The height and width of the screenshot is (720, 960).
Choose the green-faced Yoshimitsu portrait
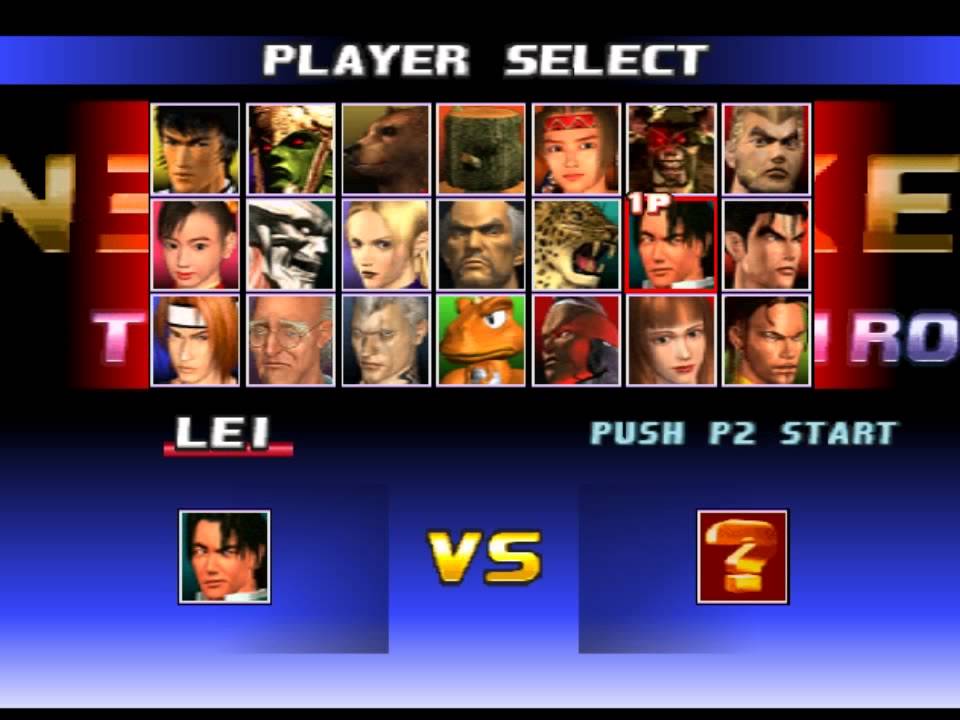[291, 149]
